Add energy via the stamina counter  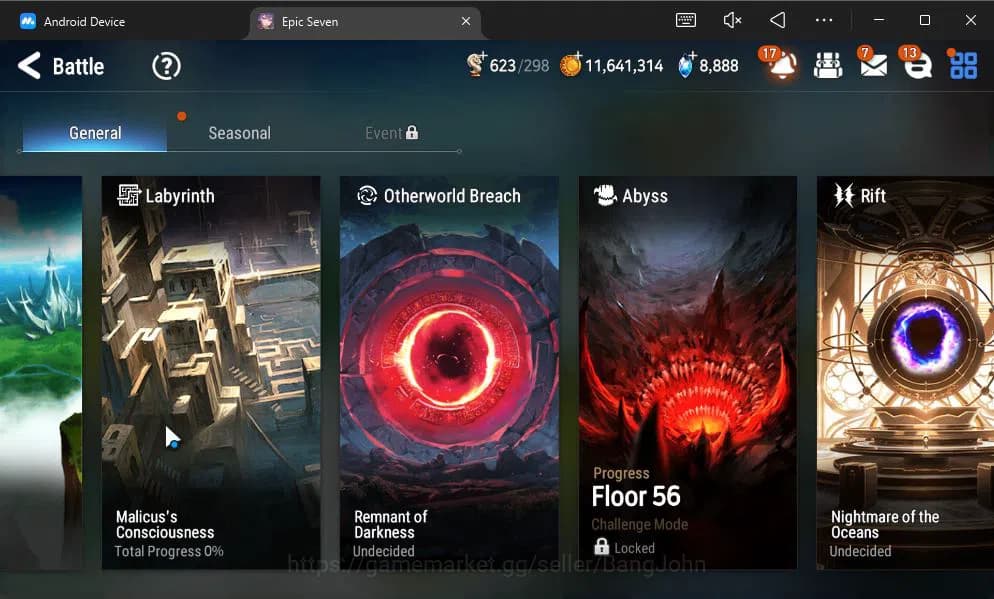(x=477, y=65)
